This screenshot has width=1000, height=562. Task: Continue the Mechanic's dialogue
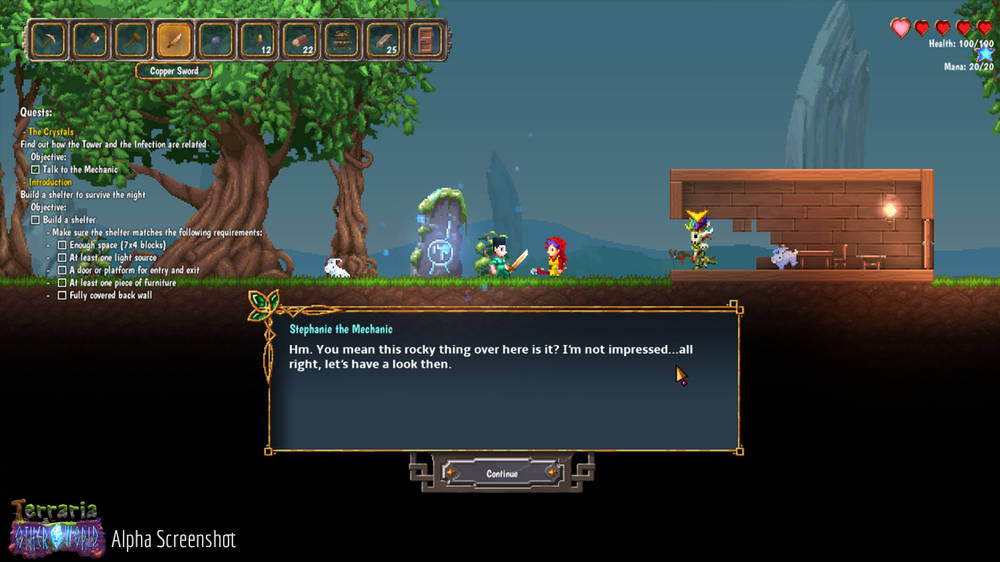tap(501, 473)
